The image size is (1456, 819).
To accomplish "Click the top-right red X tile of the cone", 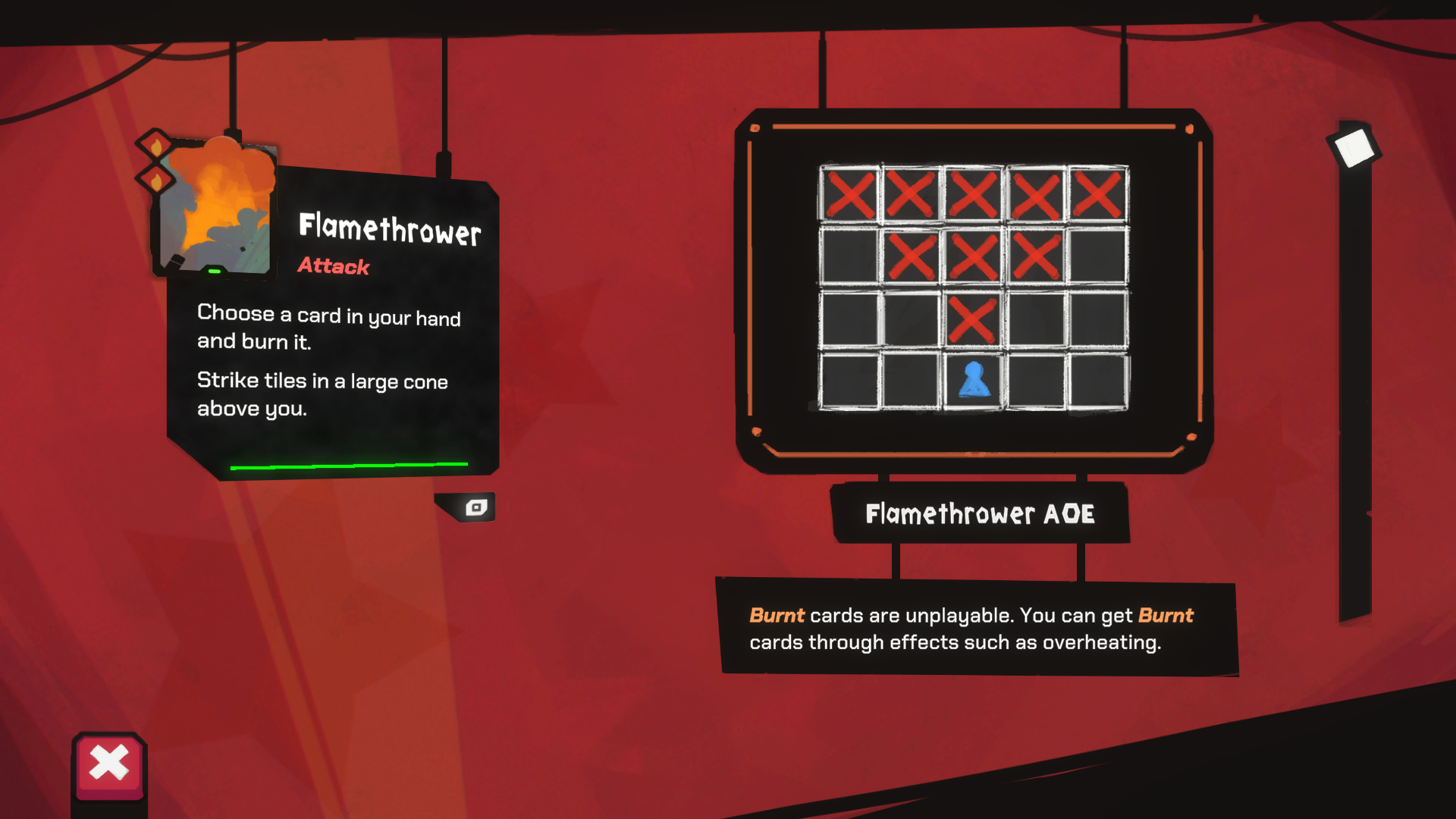I will click(x=1098, y=195).
